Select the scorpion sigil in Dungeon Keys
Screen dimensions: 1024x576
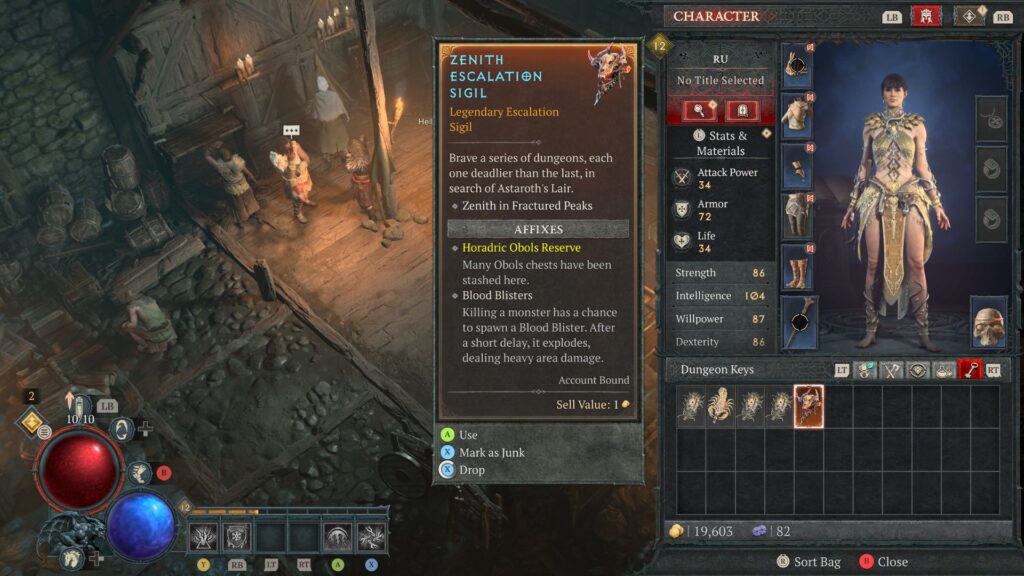pyautogui.click(x=720, y=407)
